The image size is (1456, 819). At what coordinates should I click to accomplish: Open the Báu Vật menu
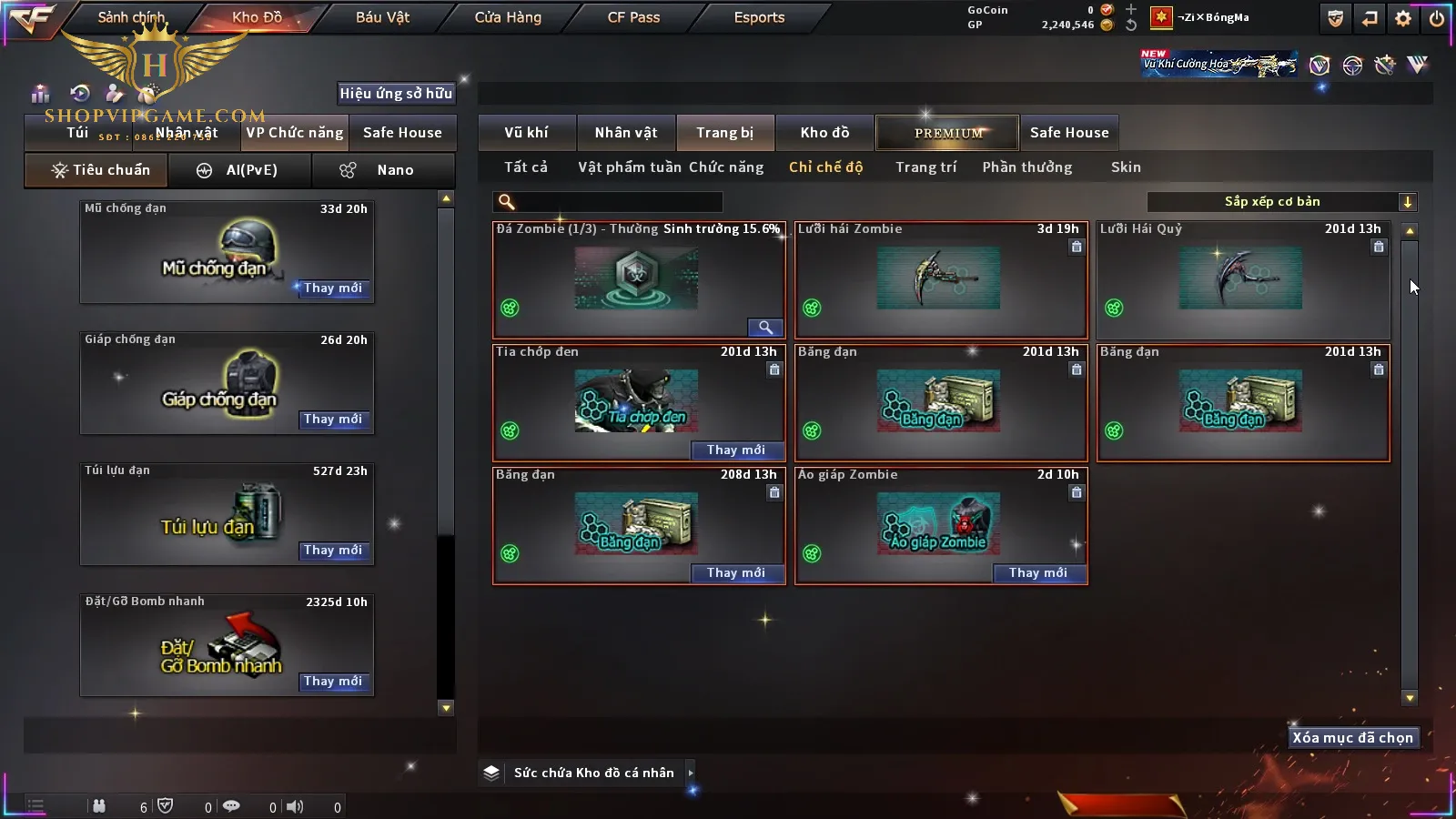pyautogui.click(x=382, y=17)
